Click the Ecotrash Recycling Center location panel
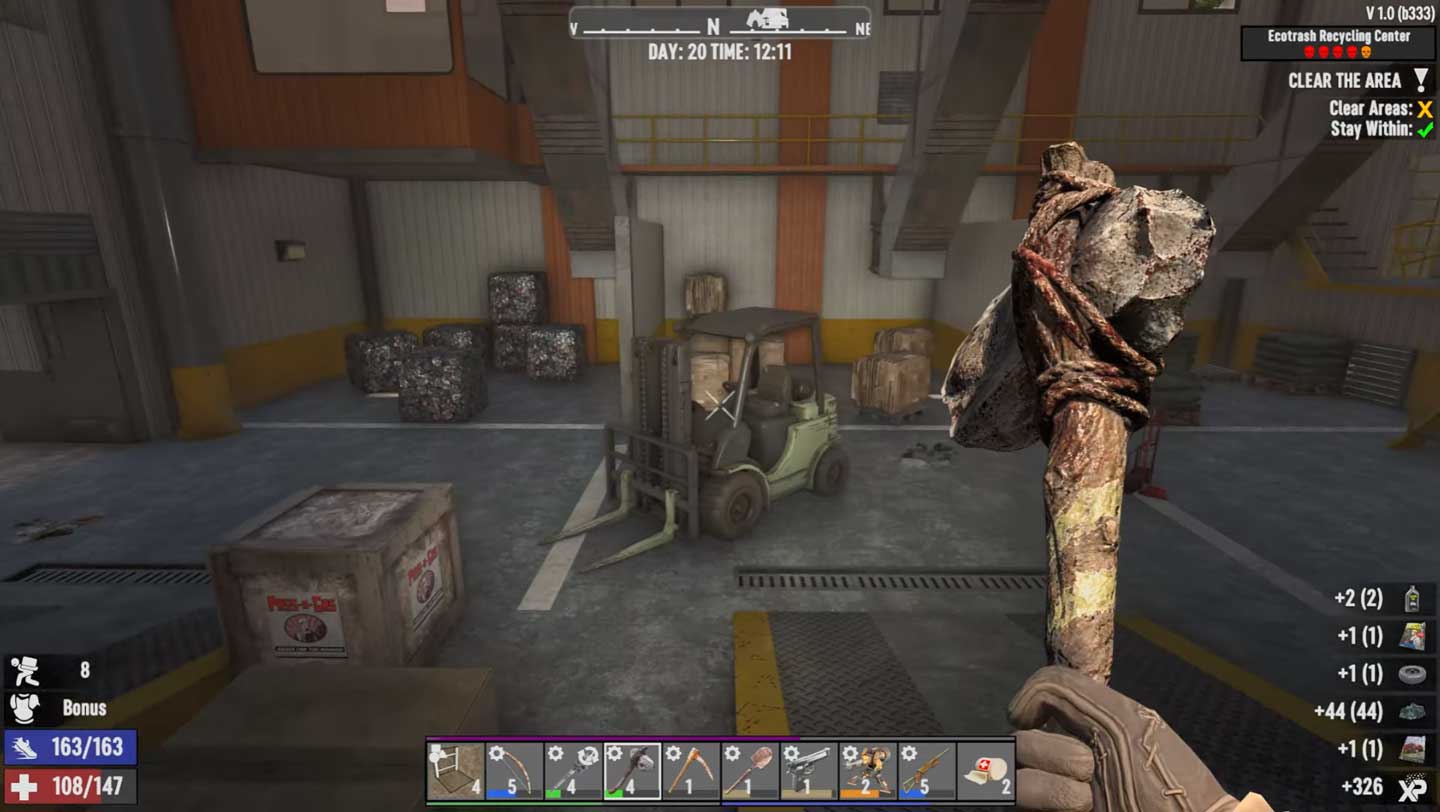 [1339, 43]
